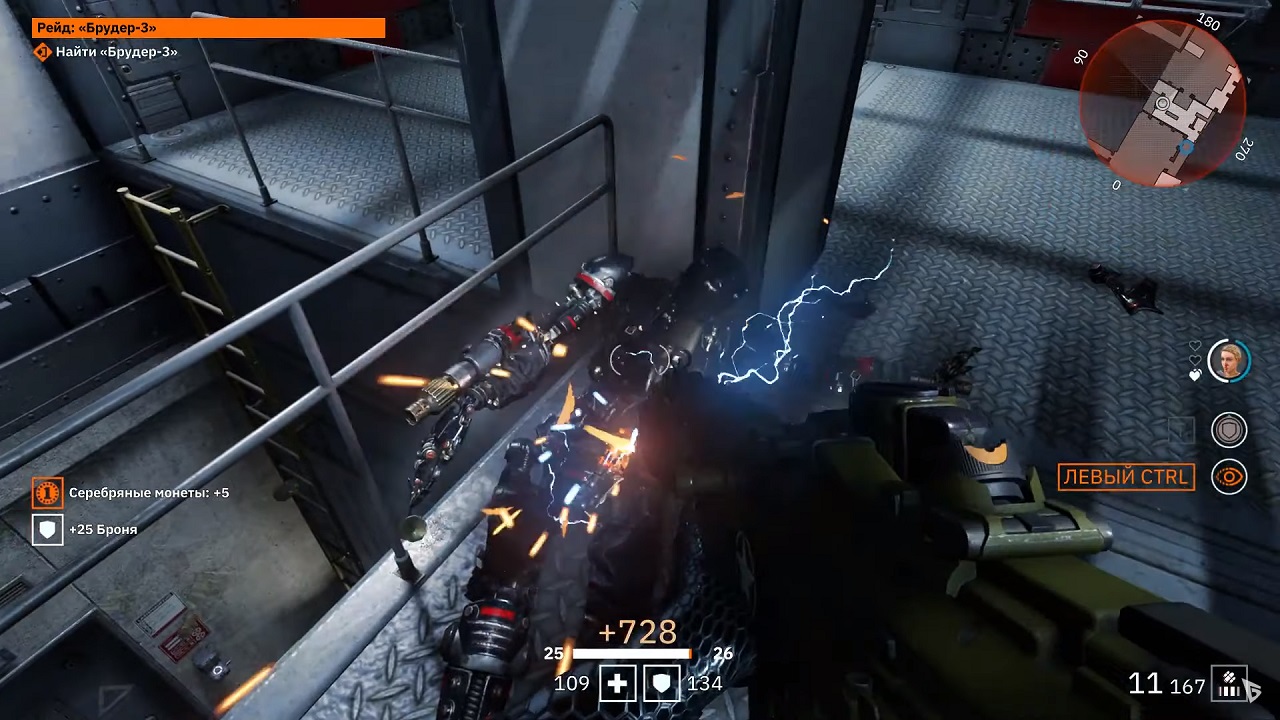This screenshot has height=720, width=1280.
Task: Activate the shield pep signal icon
Action: point(1229,430)
